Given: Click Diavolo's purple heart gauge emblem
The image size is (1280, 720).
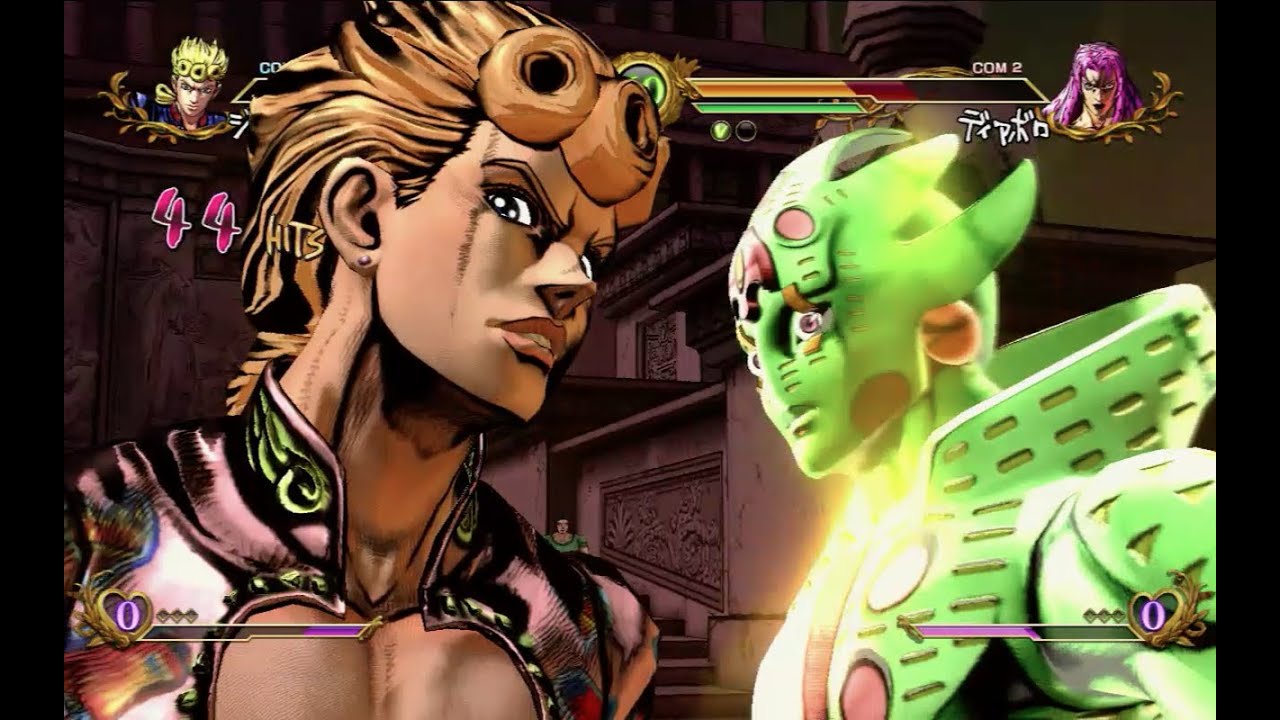Looking at the screenshot, I should (1153, 616).
